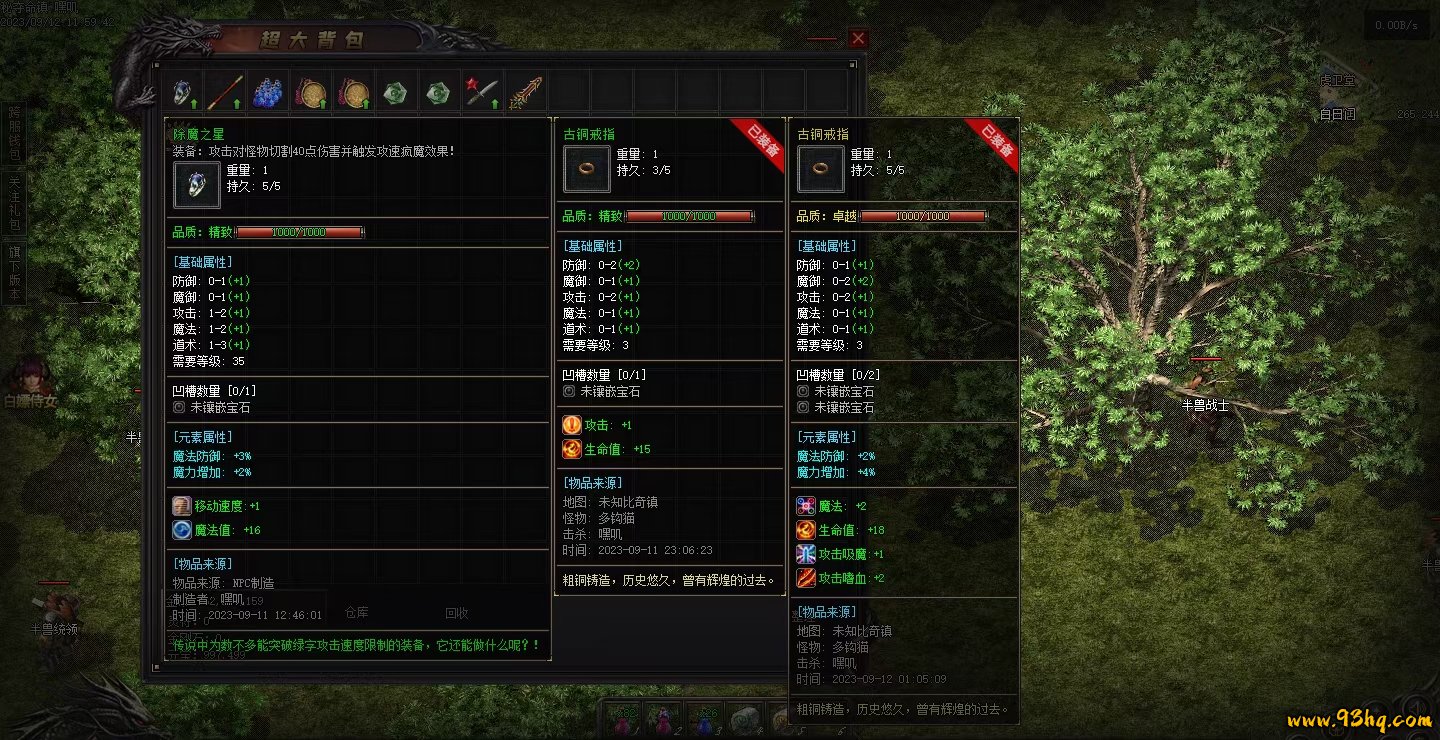The height and width of the screenshot is (740, 1440).
Task: Open the 关注礼包 gift pack button
Action: 14,203
